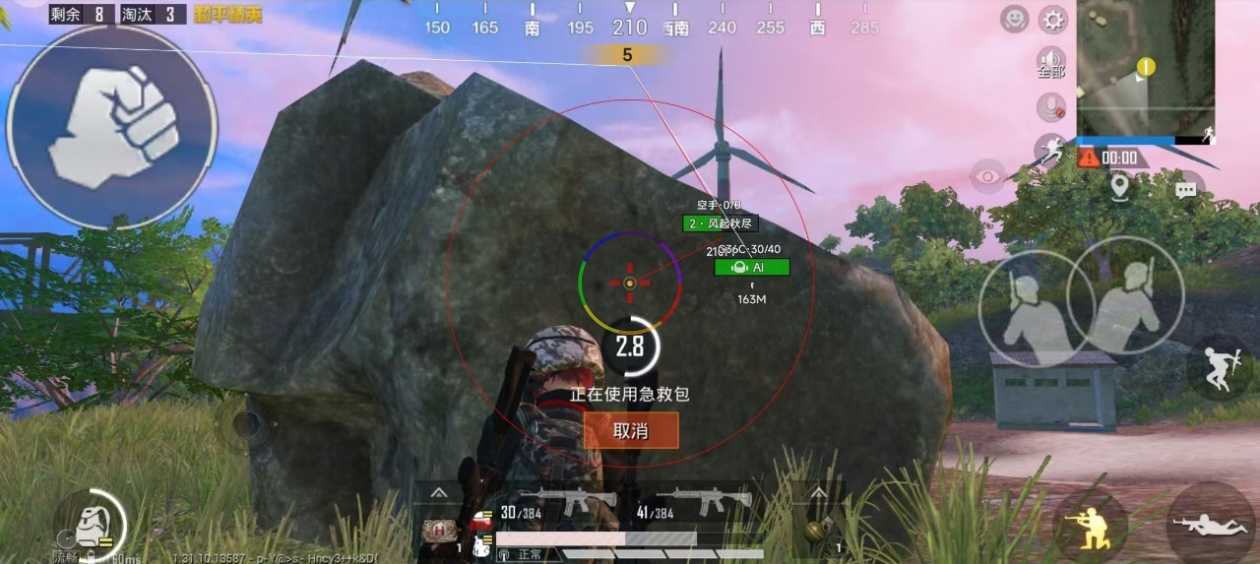Toggle the 全部 speaker voice channel
The image size is (1260, 564).
(1051, 62)
